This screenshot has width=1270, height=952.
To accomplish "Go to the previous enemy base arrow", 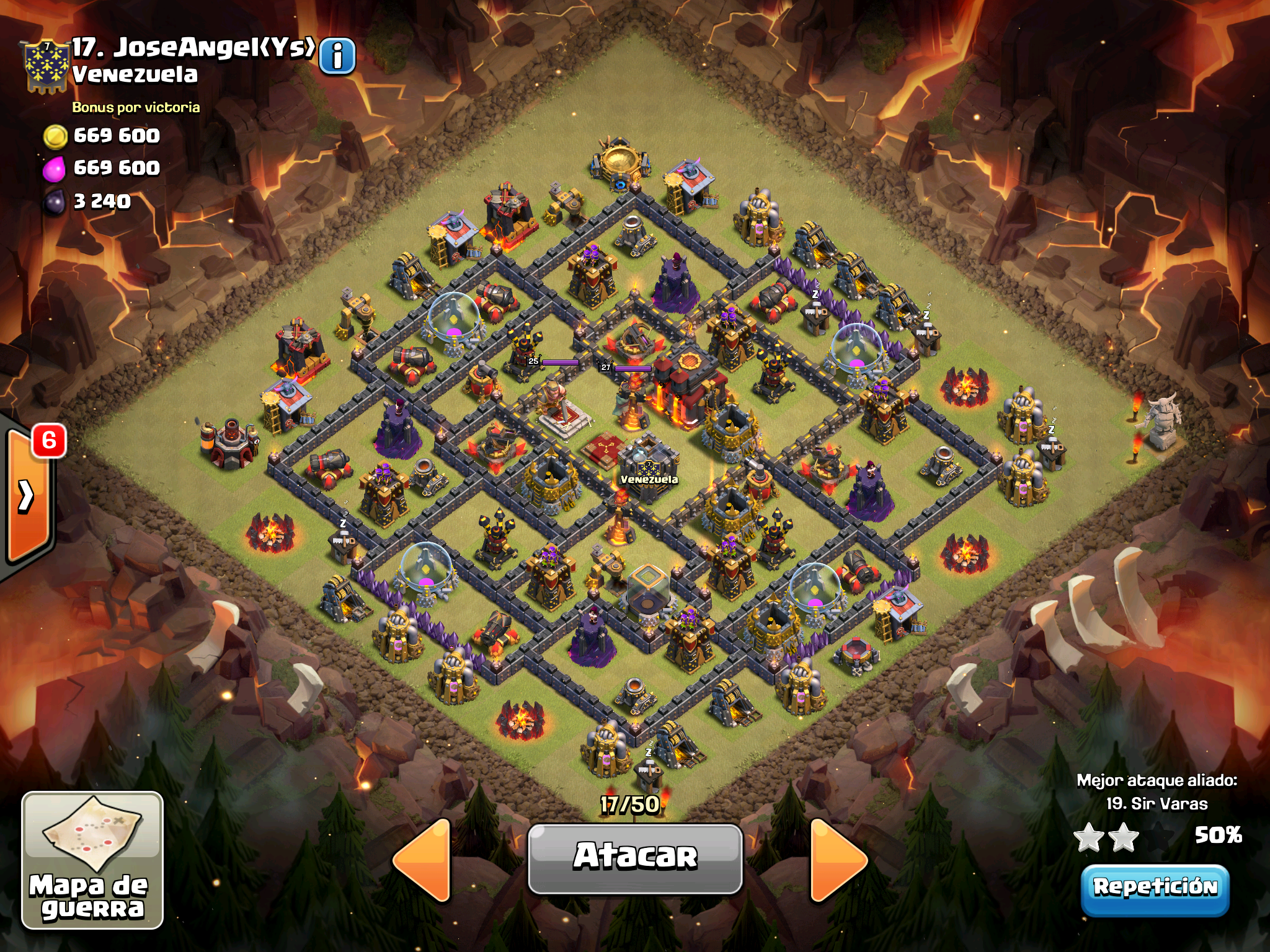I will coord(423,860).
